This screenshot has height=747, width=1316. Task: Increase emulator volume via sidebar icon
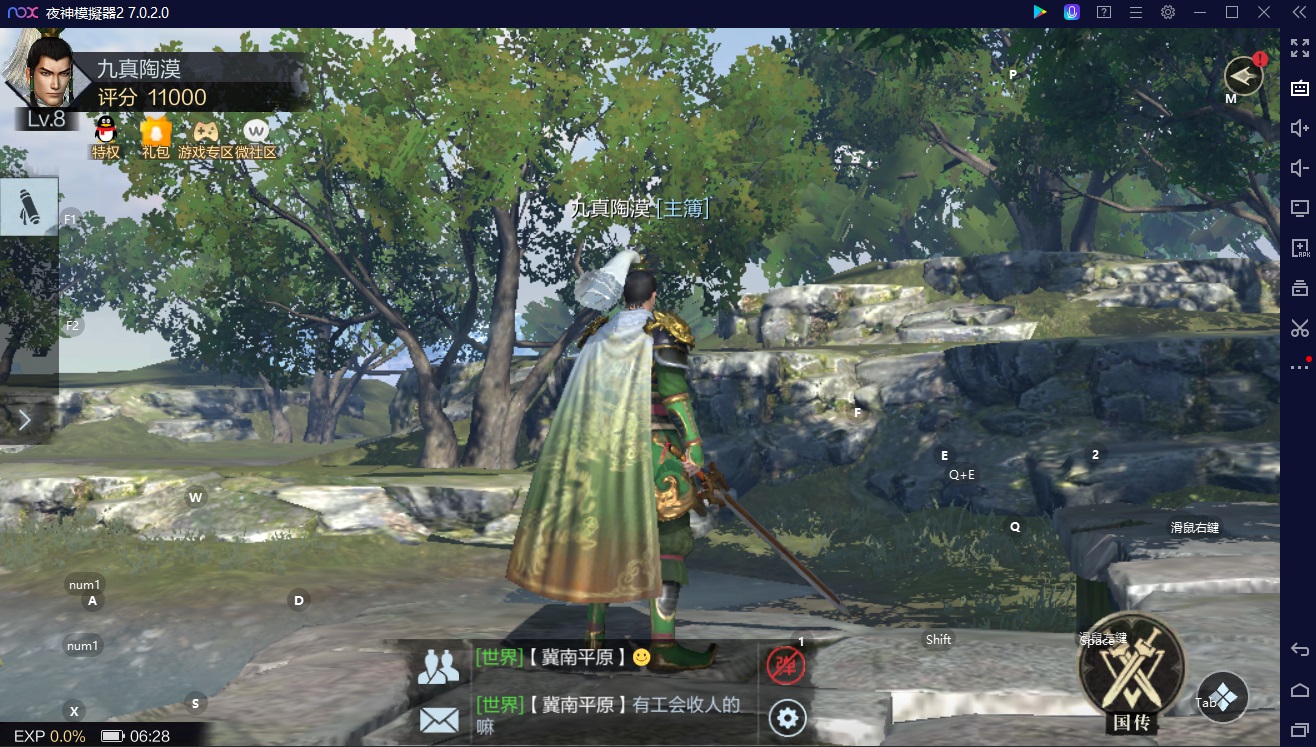point(1297,127)
